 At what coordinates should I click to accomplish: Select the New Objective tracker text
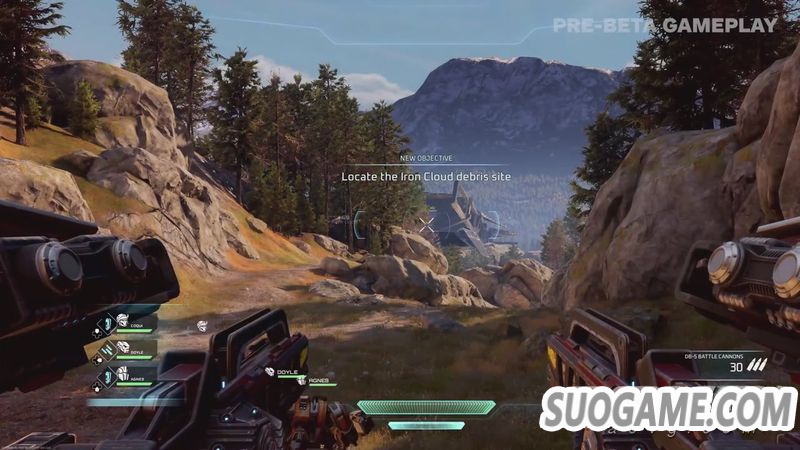427,176
